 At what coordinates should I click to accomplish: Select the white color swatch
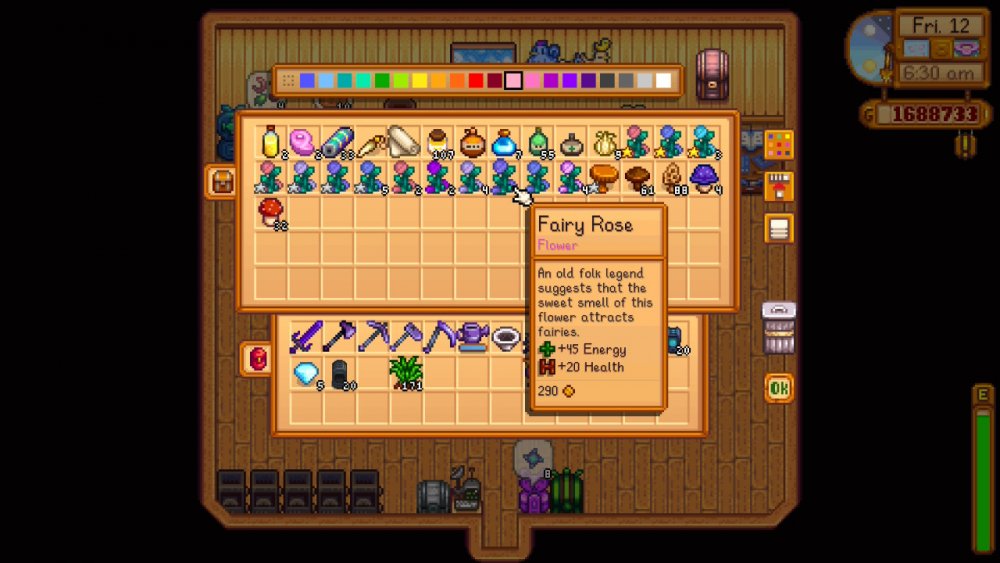click(663, 81)
